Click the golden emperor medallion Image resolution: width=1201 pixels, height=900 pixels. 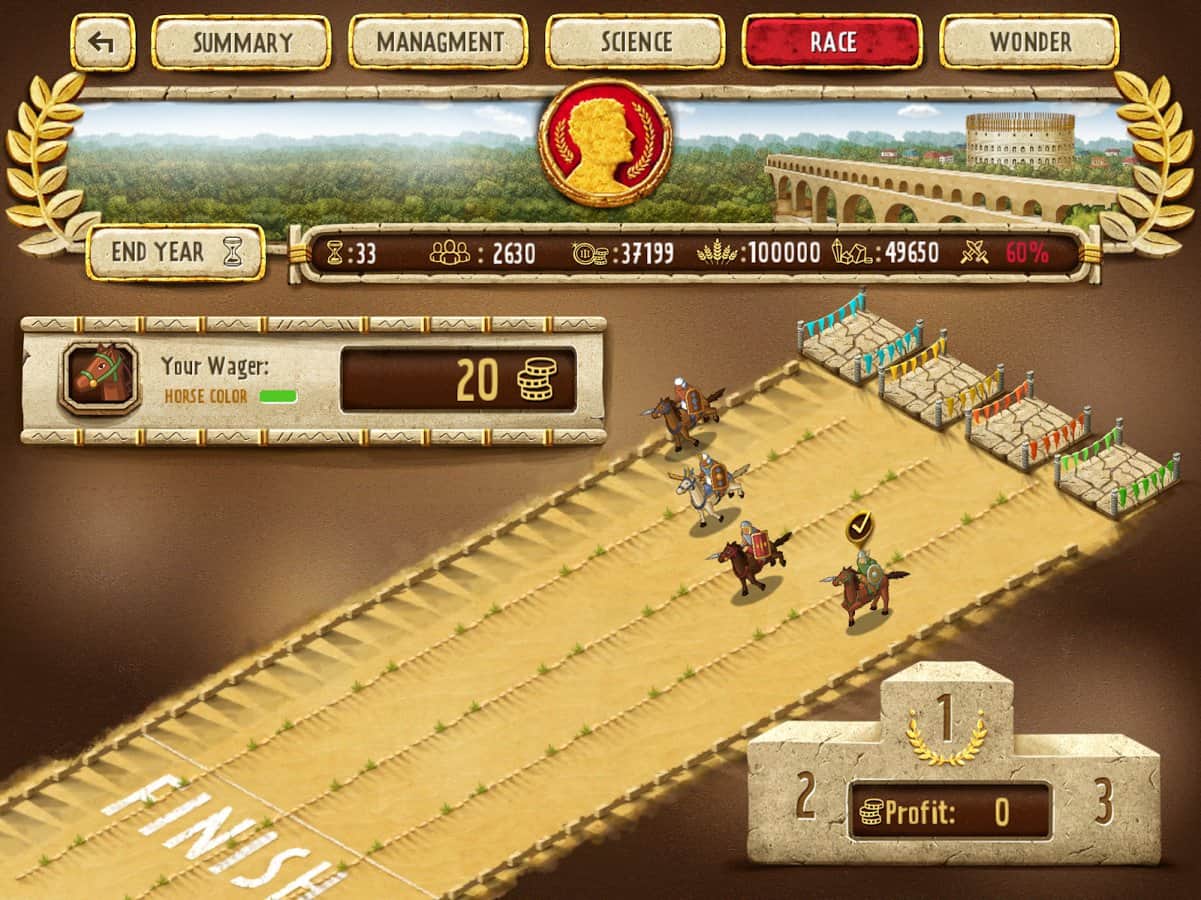click(604, 143)
